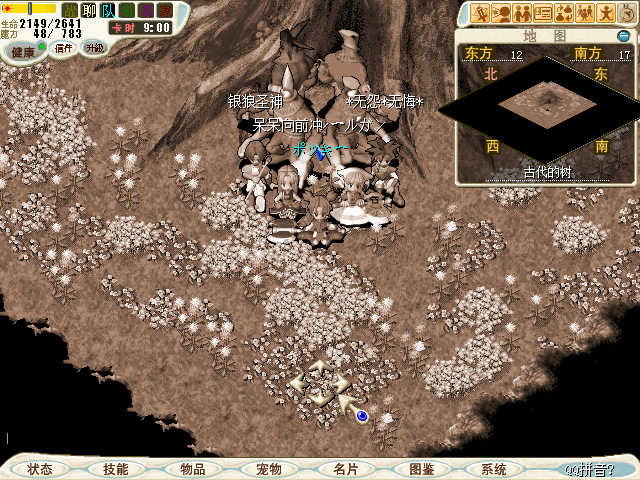Open the 信件 mail button
This screenshot has width=640, height=480.
point(63,47)
